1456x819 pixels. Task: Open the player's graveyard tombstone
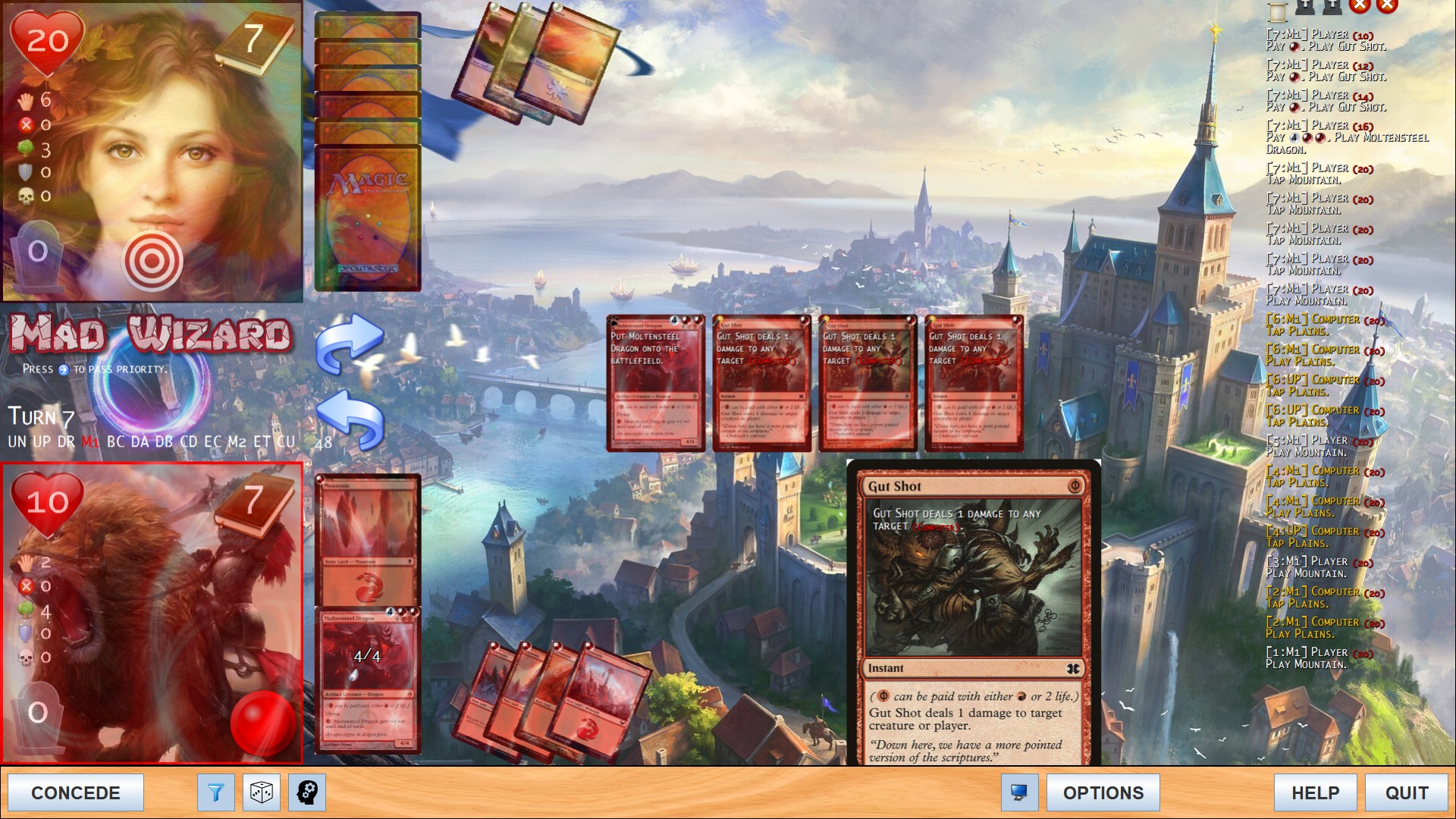(38, 711)
